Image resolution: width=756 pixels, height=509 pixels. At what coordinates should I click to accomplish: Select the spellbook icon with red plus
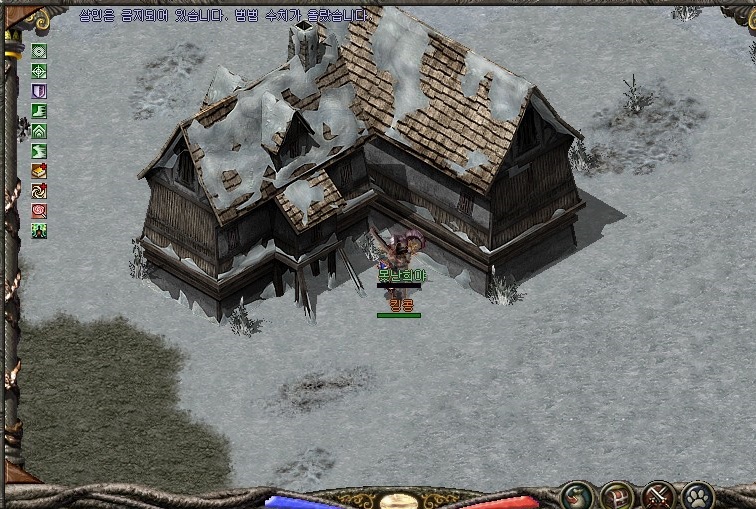click(x=40, y=171)
